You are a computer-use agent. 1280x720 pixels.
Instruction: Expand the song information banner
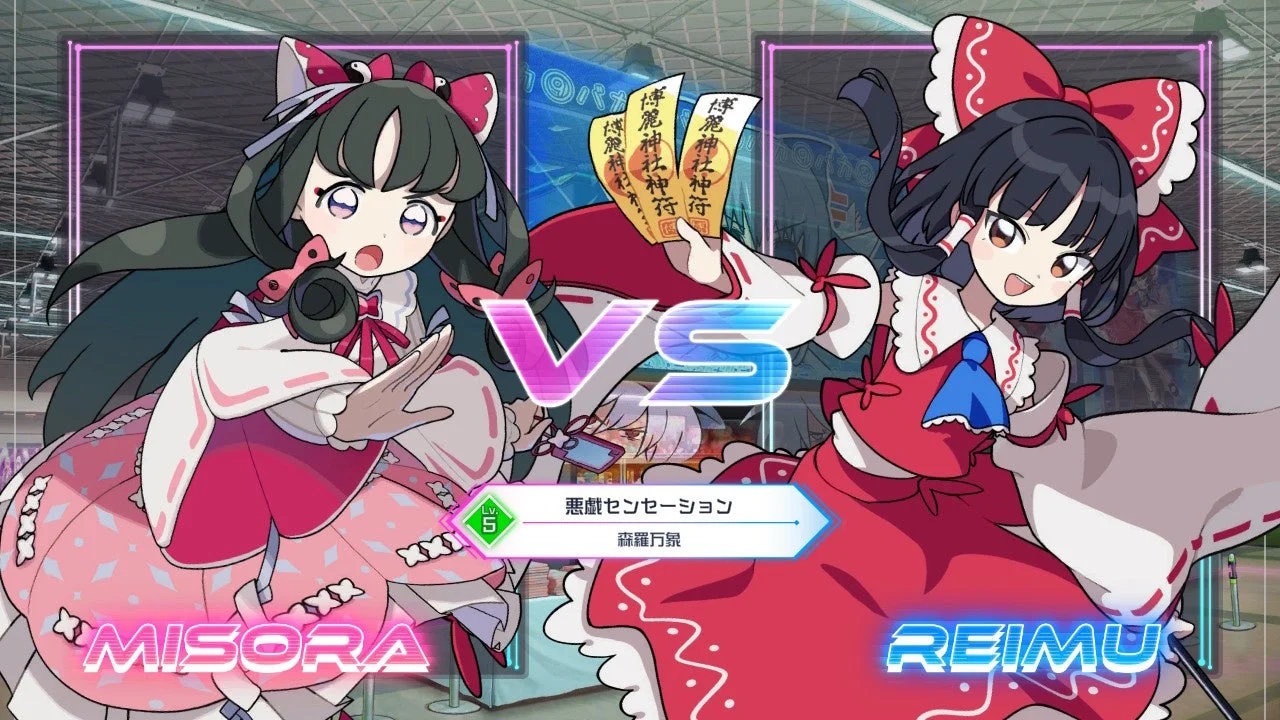click(x=640, y=520)
